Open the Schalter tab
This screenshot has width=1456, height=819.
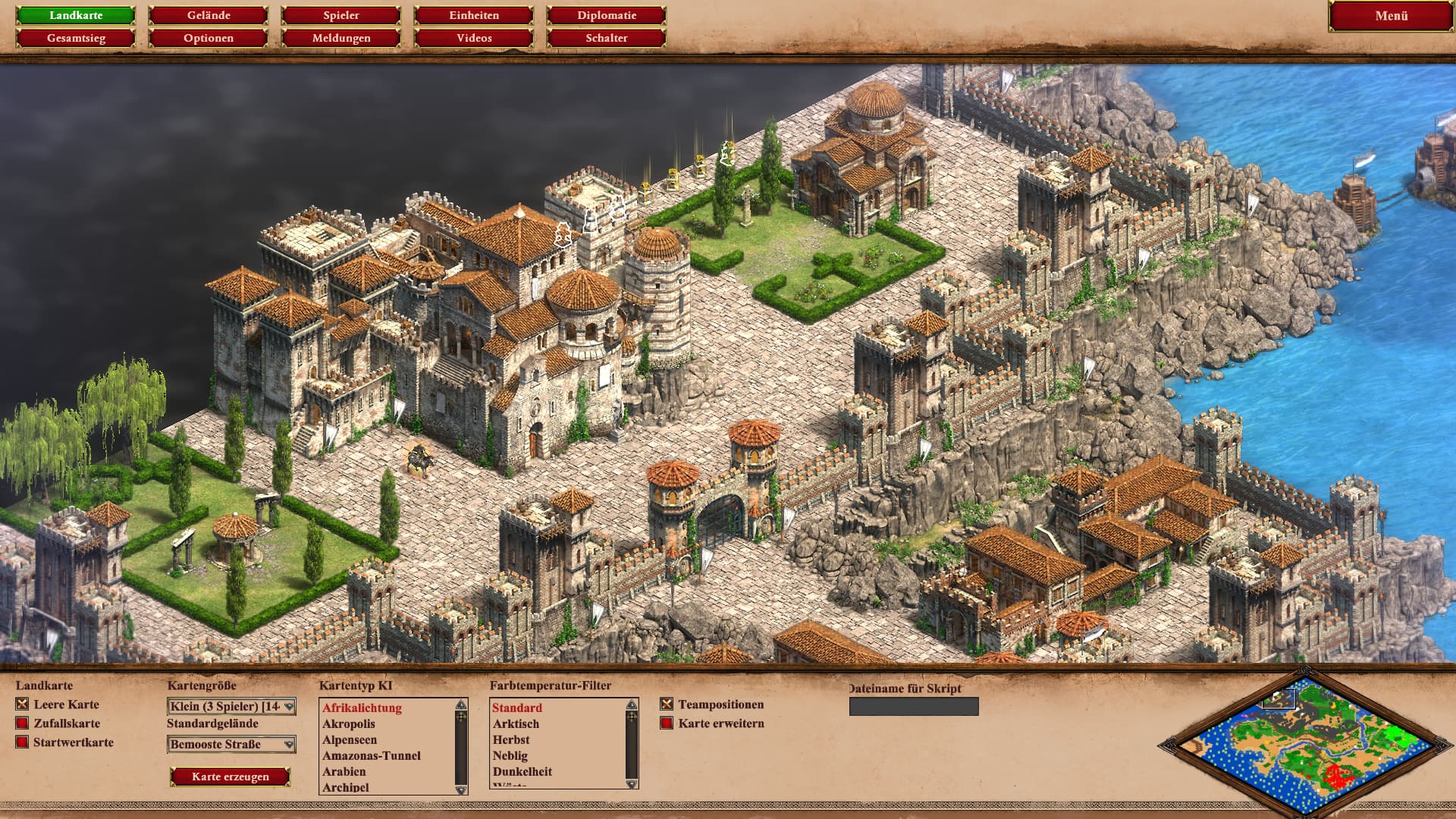pos(607,38)
